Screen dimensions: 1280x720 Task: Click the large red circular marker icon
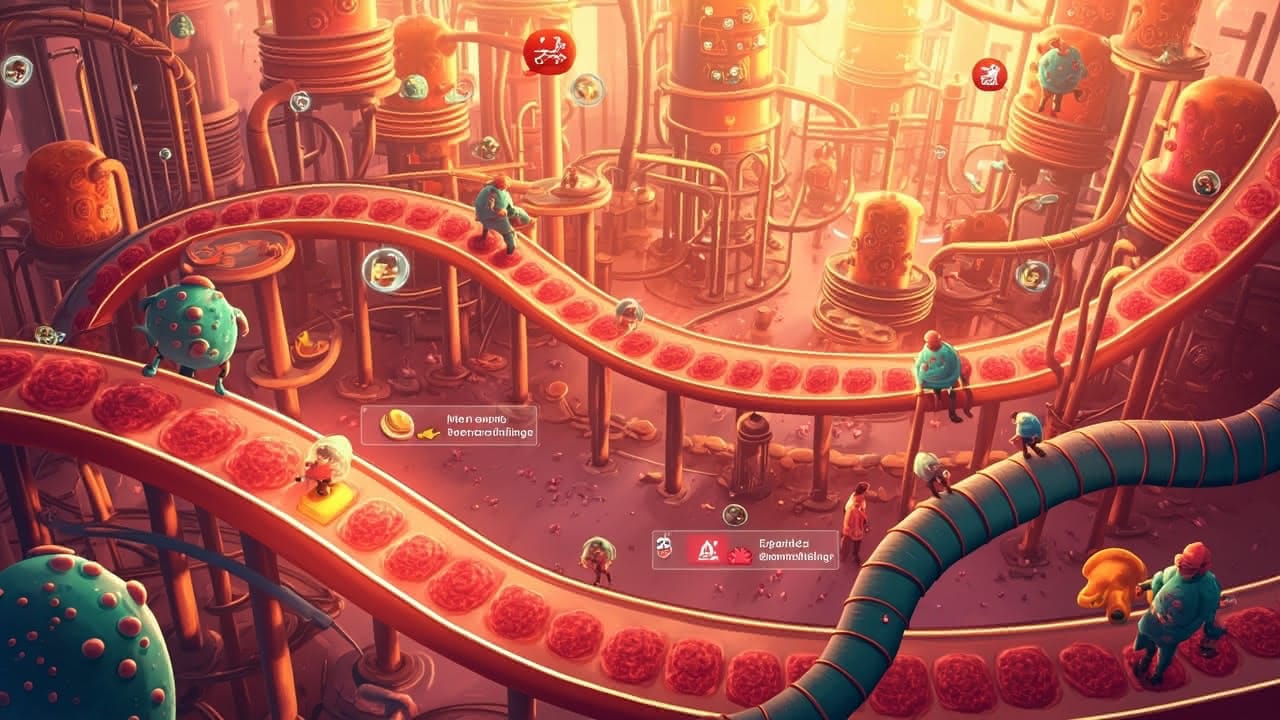click(549, 50)
